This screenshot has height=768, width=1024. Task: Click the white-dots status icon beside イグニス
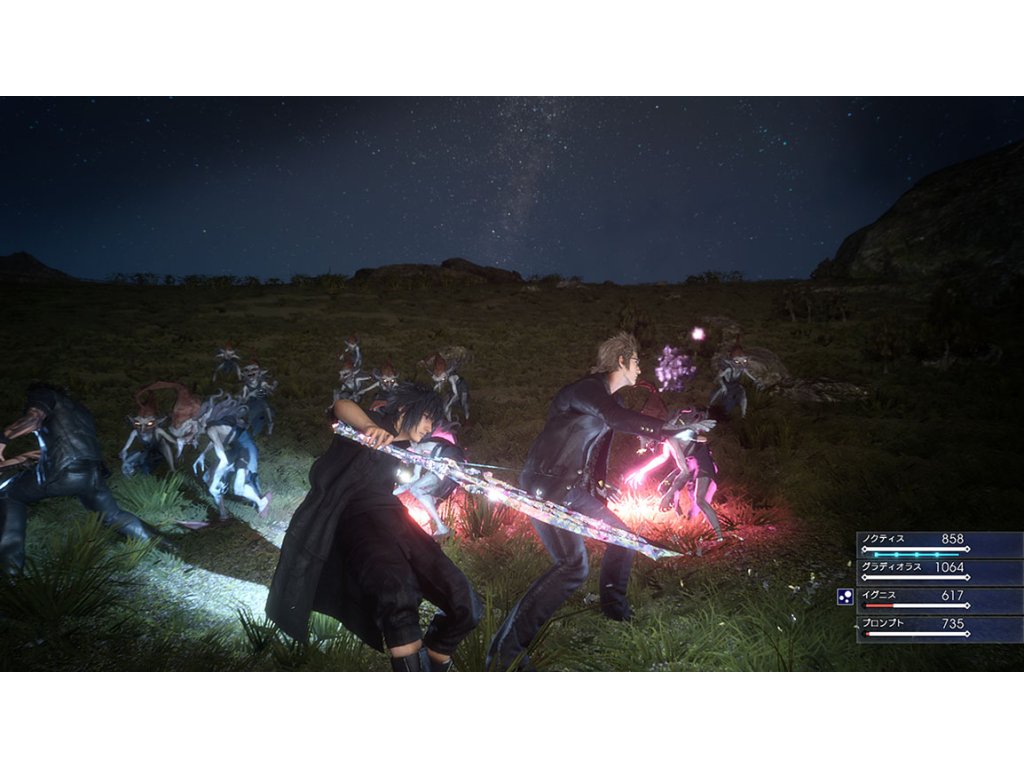(845, 598)
